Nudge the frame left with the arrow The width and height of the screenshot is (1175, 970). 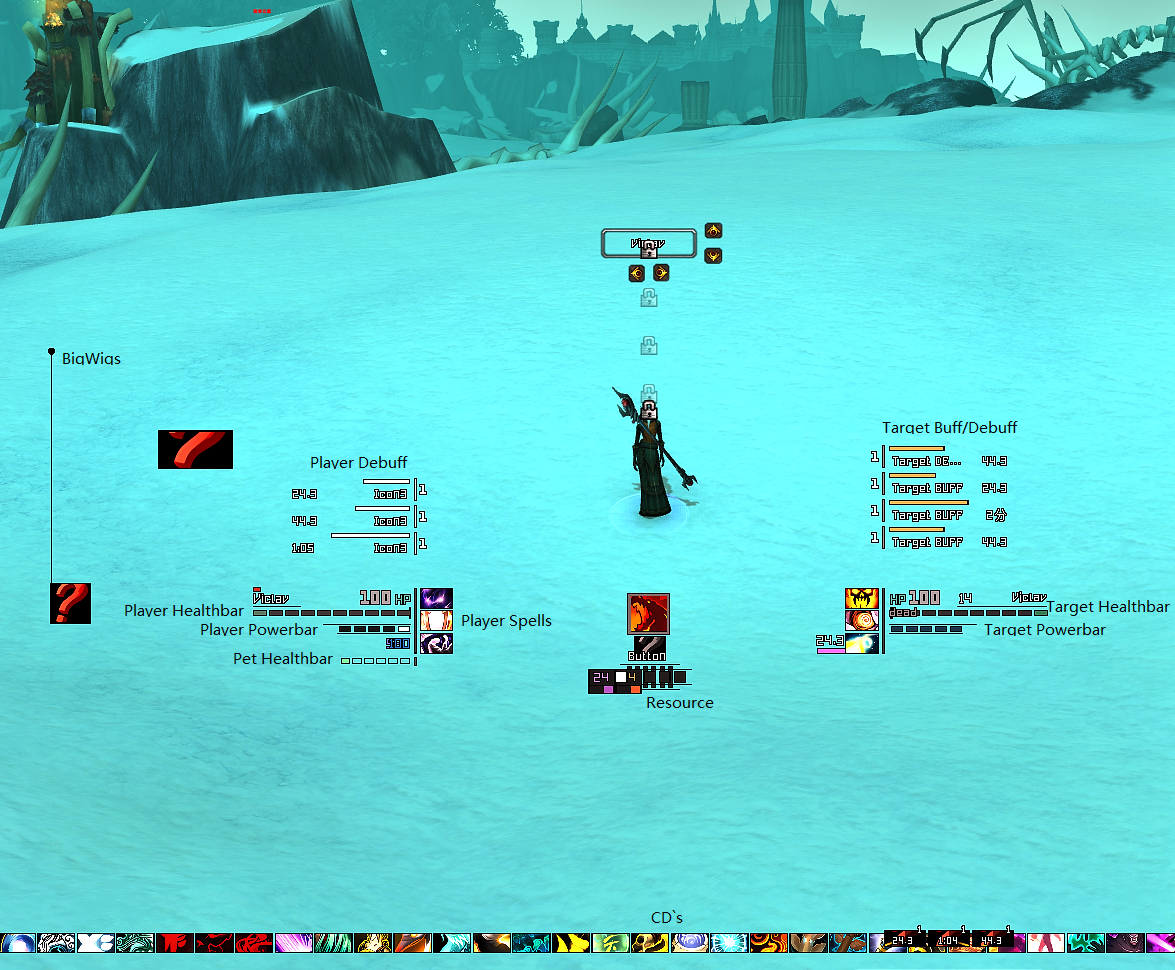tap(636, 273)
